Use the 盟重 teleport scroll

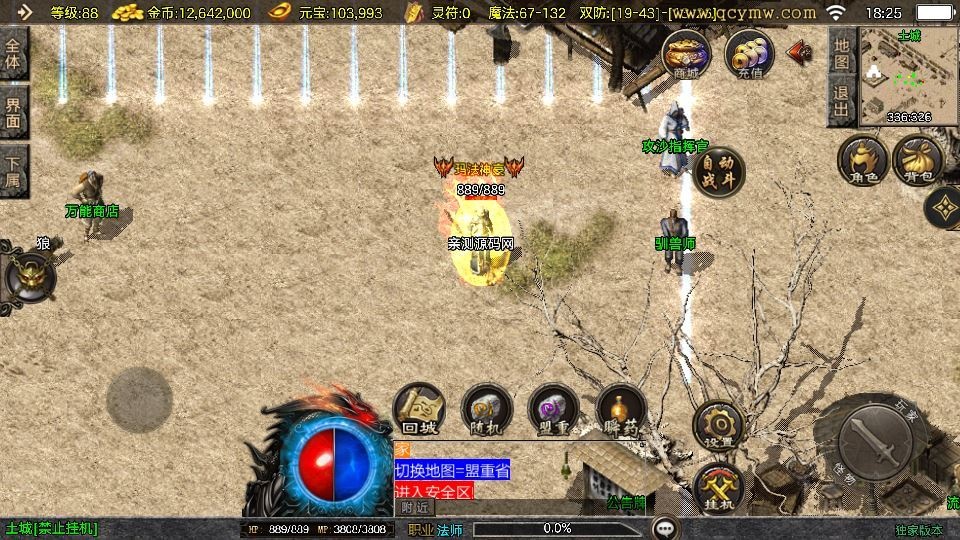[x=553, y=409]
